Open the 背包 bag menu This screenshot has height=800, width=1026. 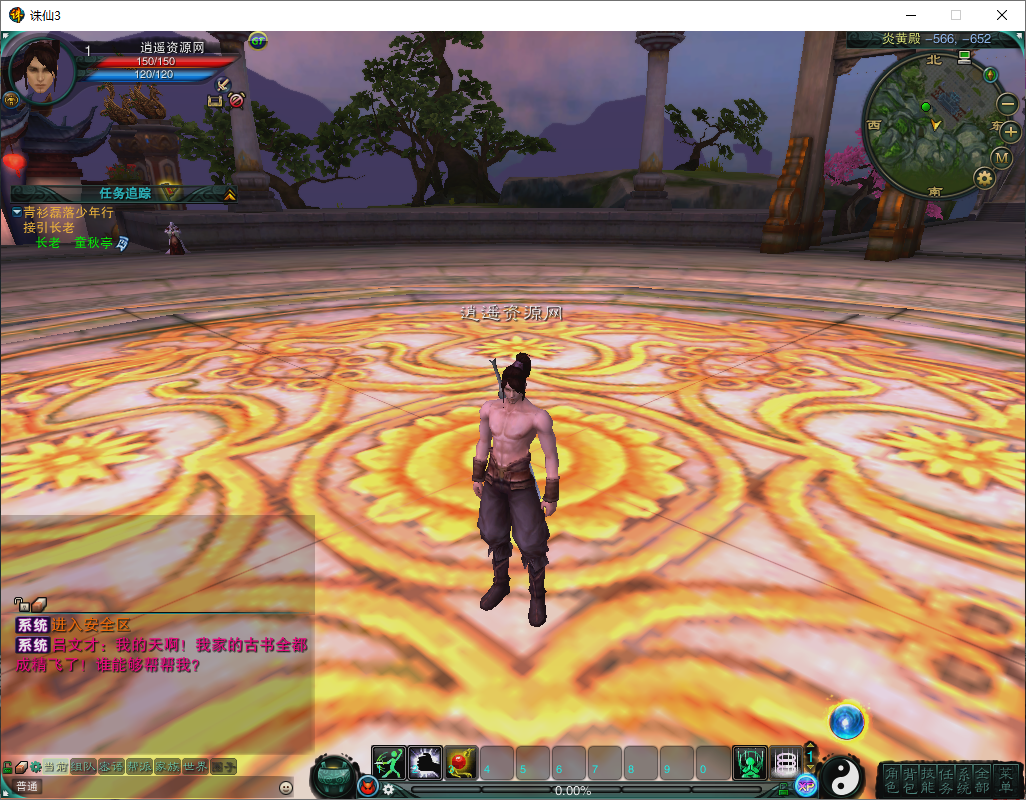point(909,780)
